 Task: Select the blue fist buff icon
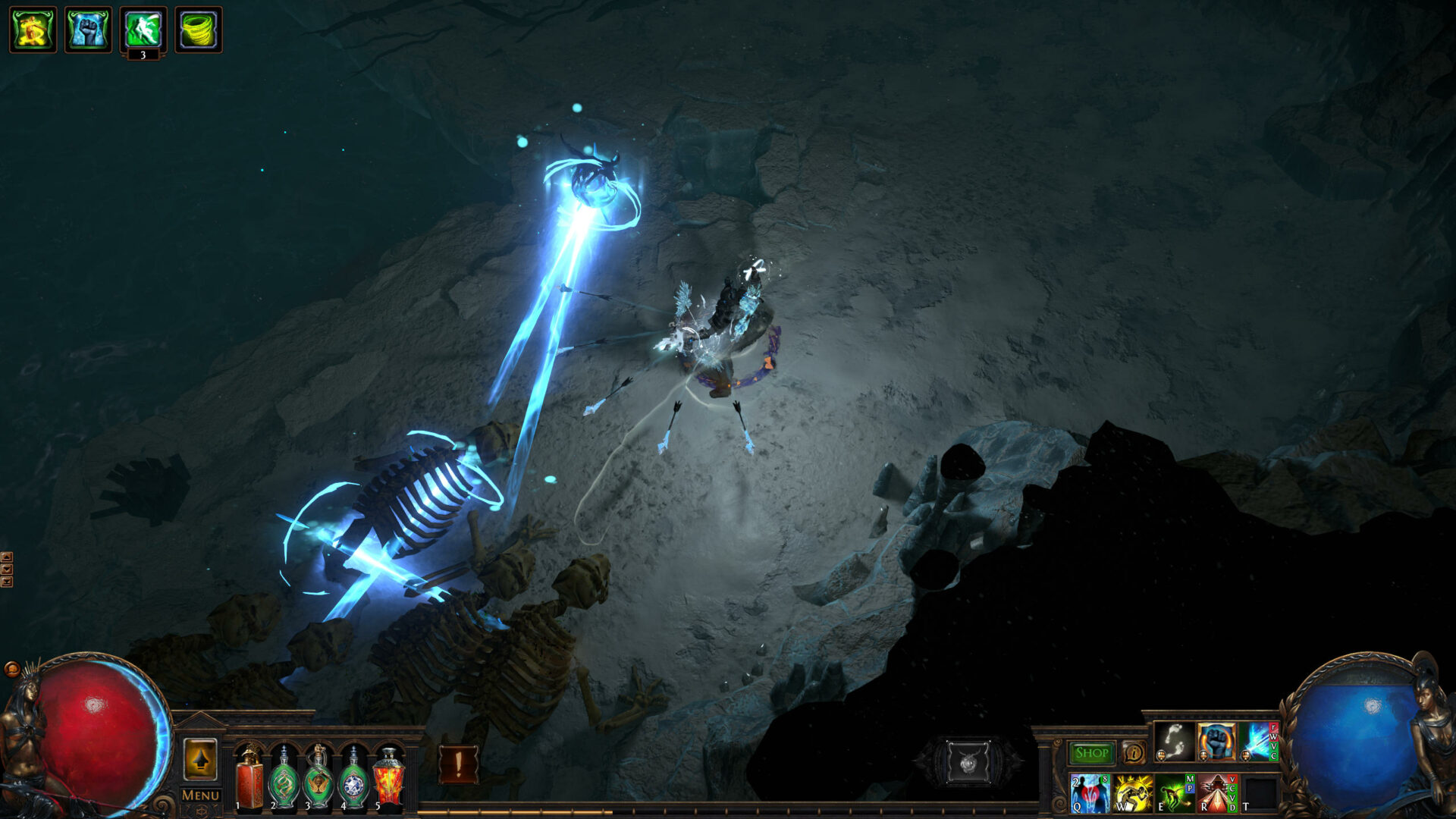(x=89, y=30)
